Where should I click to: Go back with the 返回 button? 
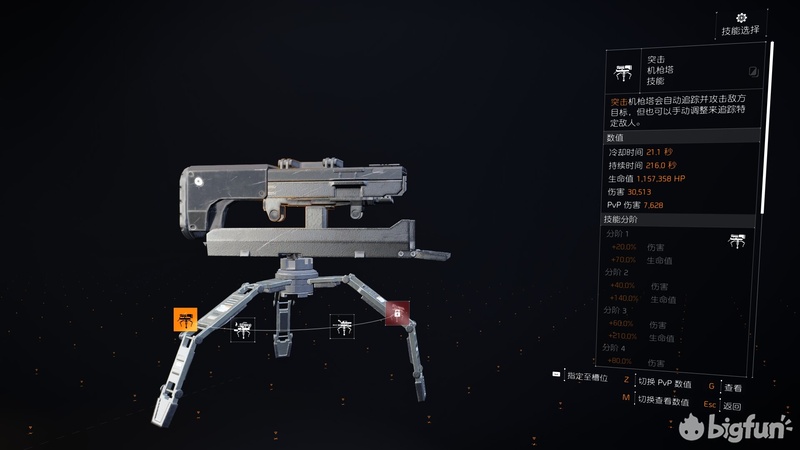(733, 406)
